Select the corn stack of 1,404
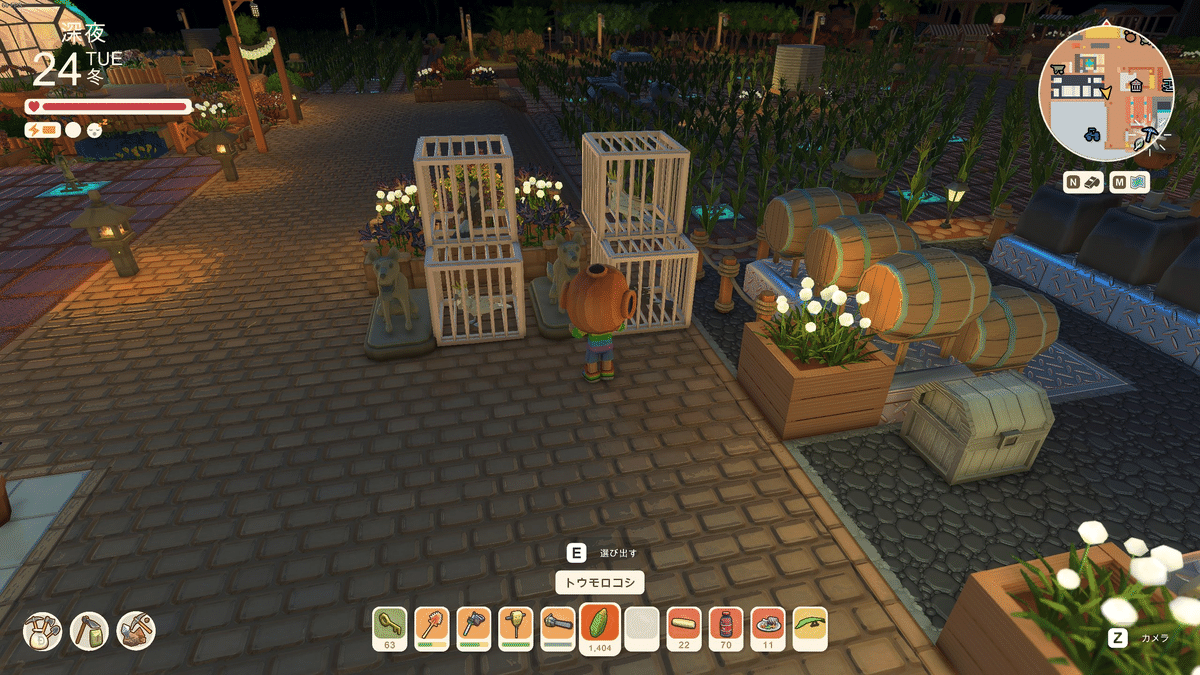Viewport: 1200px width, 675px height. [600, 627]
